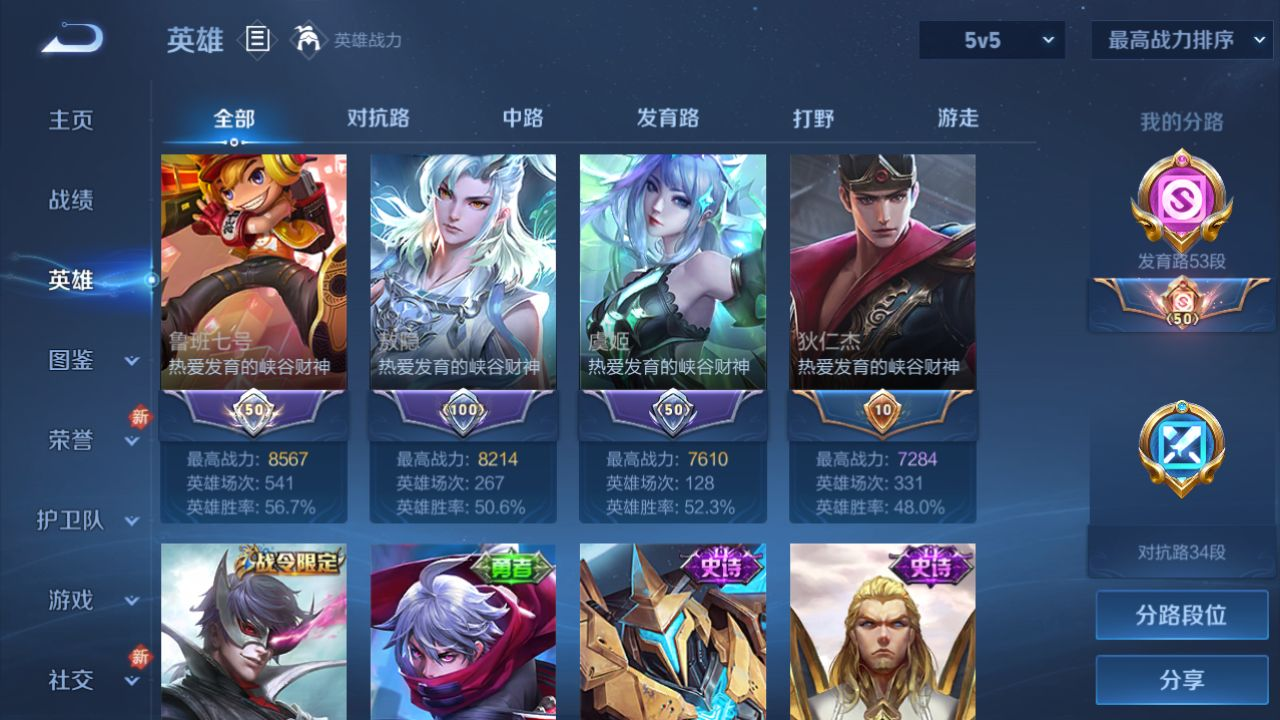Click the 分享 button
1280x720 pixels.
click(x=1181, y=680)
